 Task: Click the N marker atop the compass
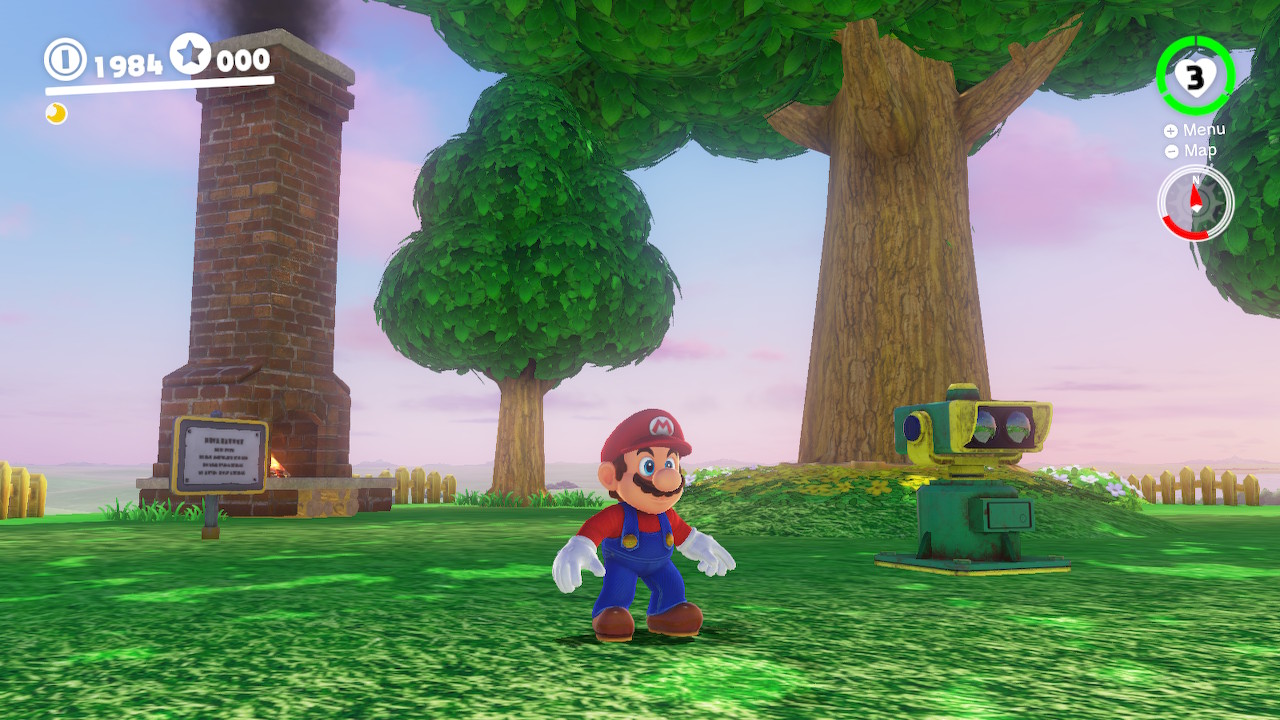[1196, 180]
